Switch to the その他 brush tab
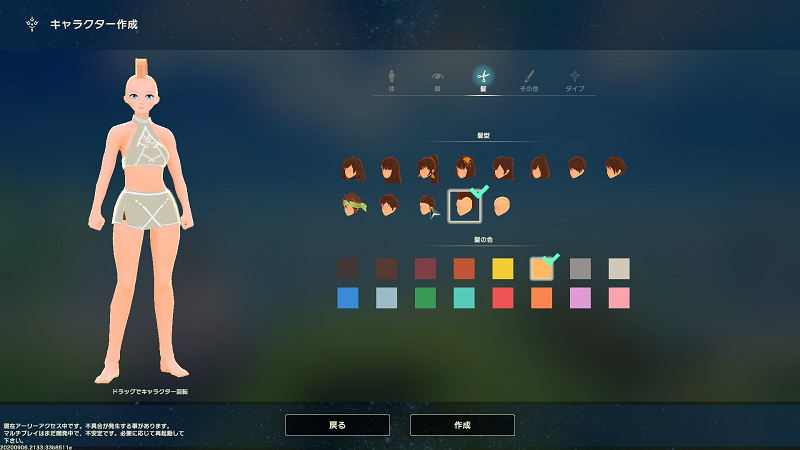 529,79
